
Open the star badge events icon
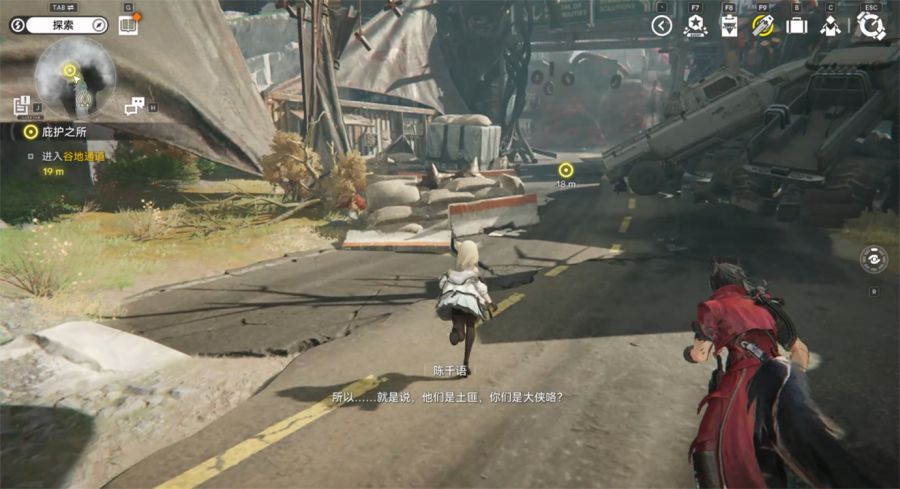[694, 26]
